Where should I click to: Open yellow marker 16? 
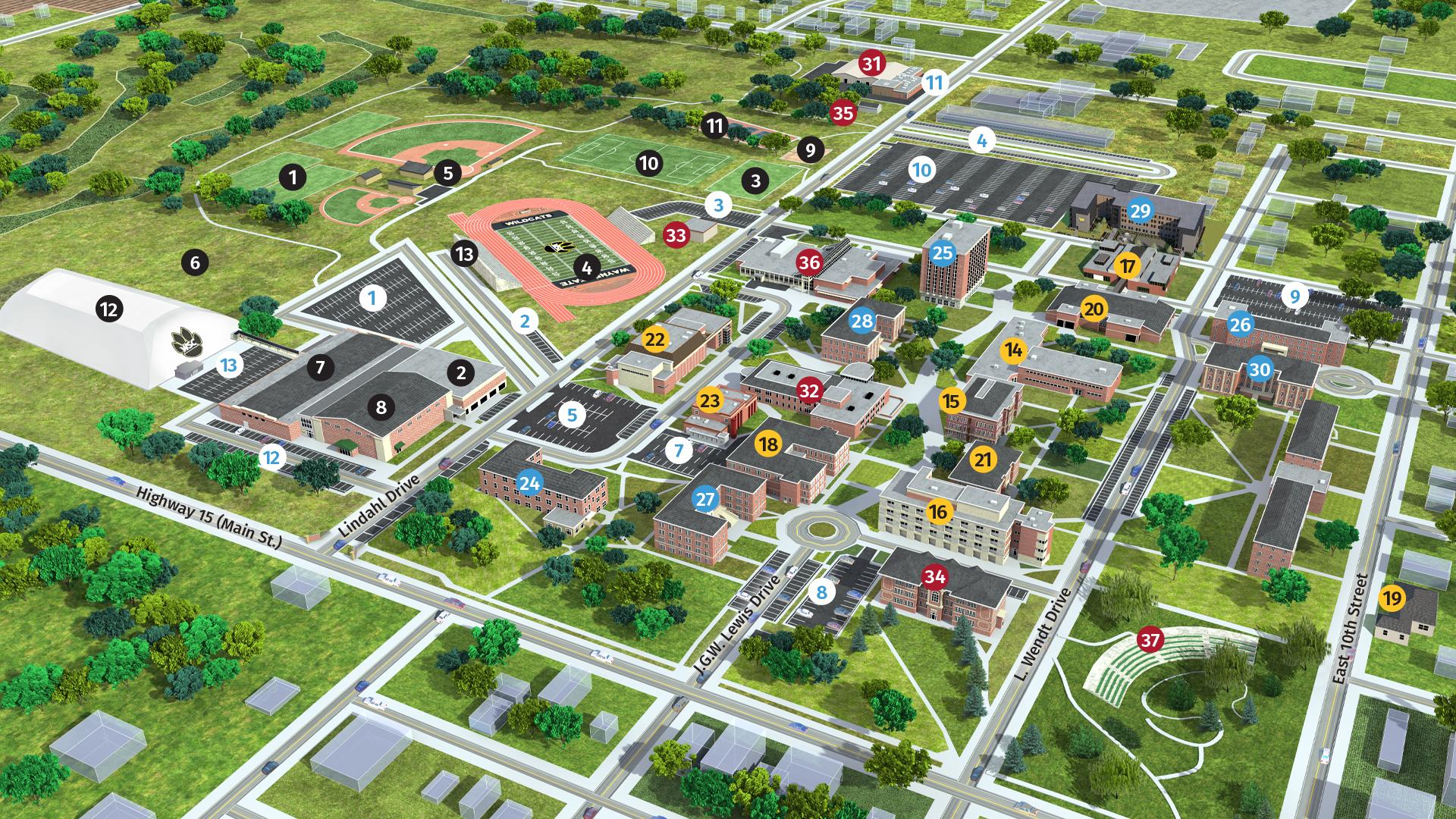[938, 512]
